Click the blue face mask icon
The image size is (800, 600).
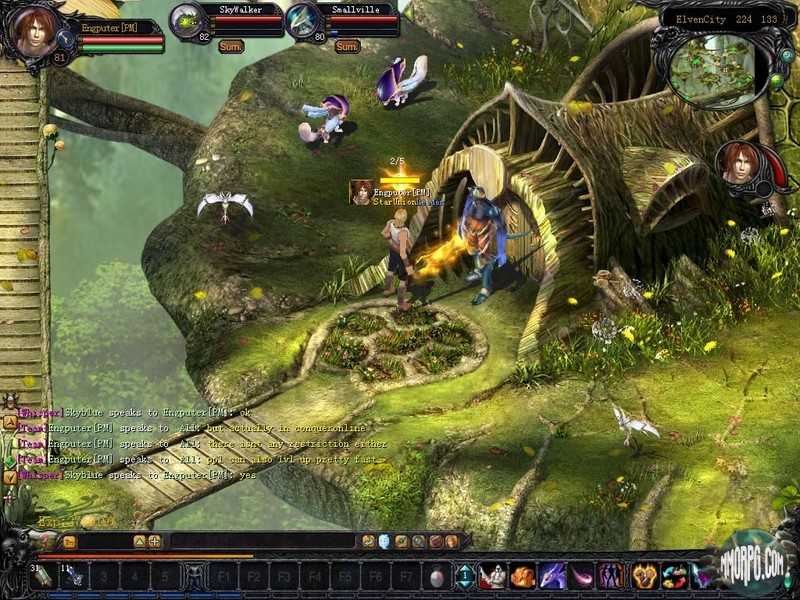click(x=383, y=541)
